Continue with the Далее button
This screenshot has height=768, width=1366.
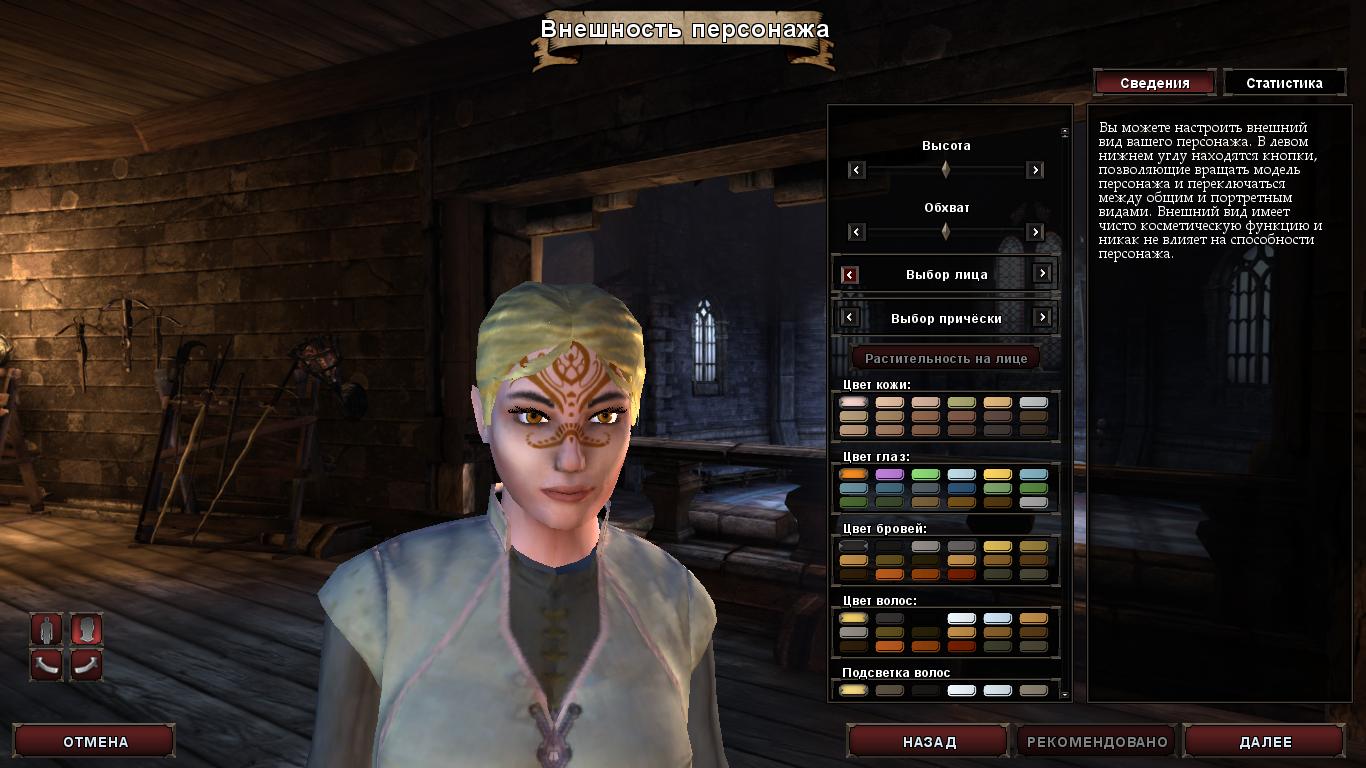1265,742
